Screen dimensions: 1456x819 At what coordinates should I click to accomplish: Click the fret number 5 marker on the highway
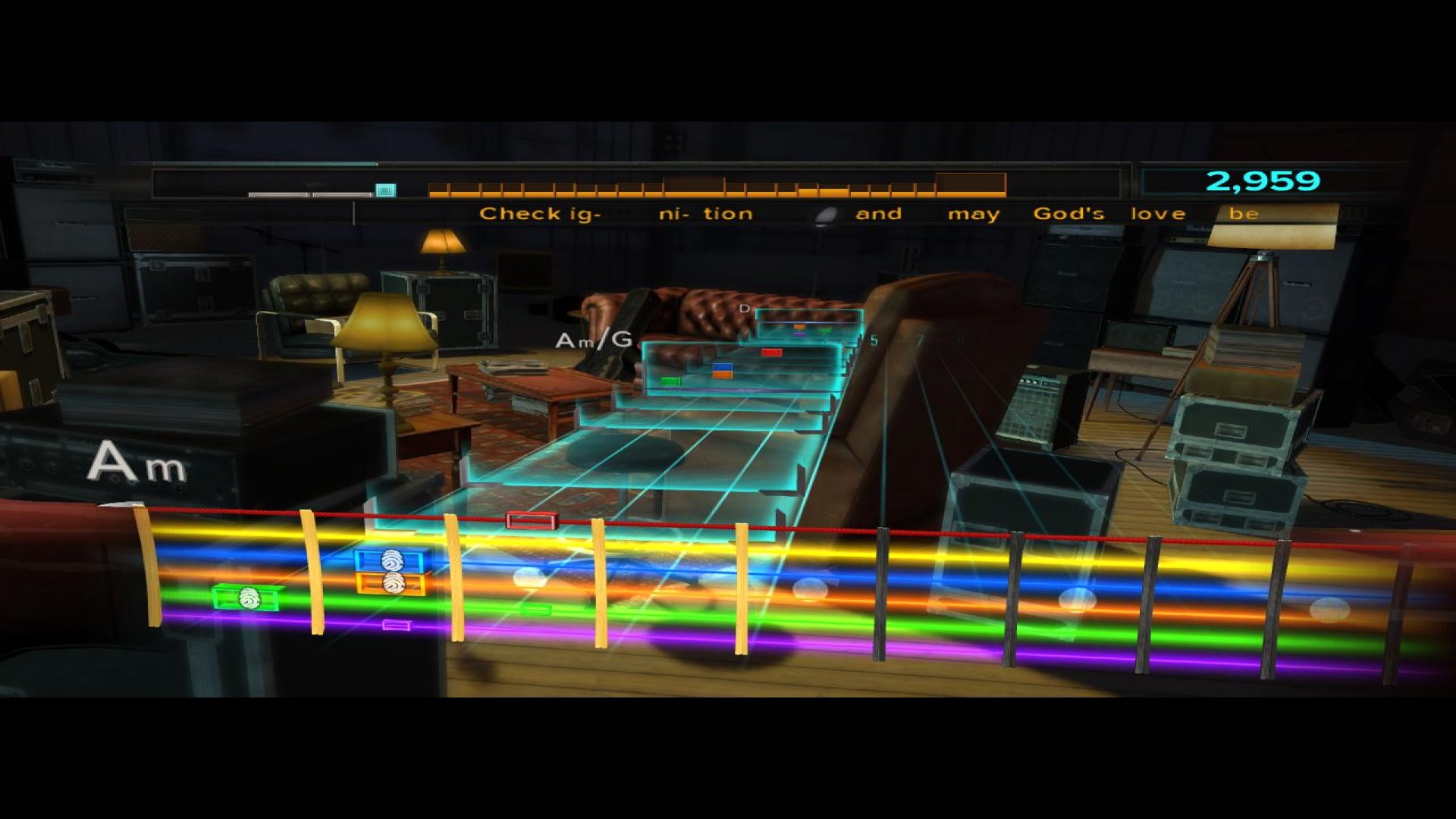(x=874, y=340)
